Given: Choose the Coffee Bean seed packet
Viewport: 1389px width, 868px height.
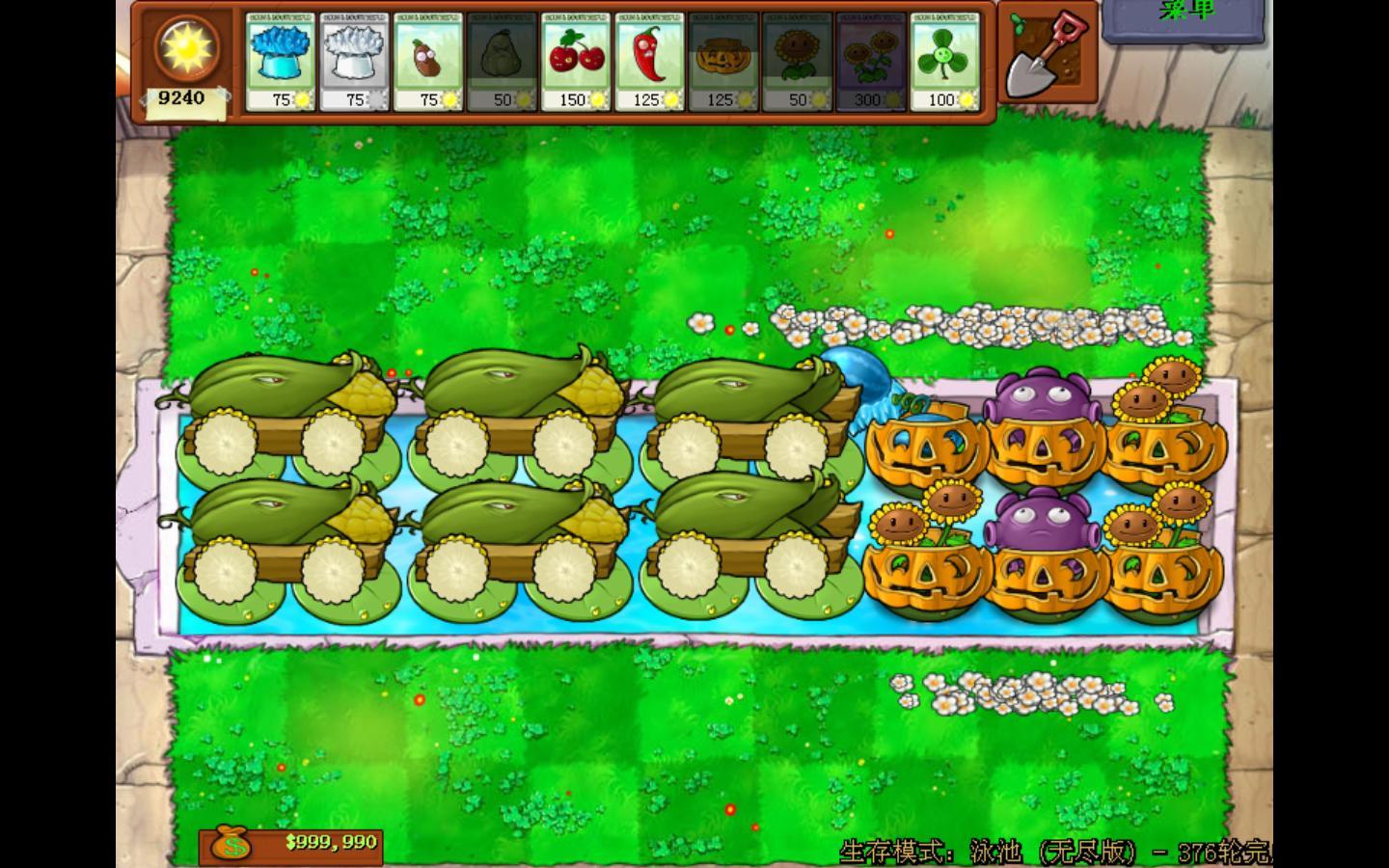Looking at the screenshot, I should coord(428,62).
